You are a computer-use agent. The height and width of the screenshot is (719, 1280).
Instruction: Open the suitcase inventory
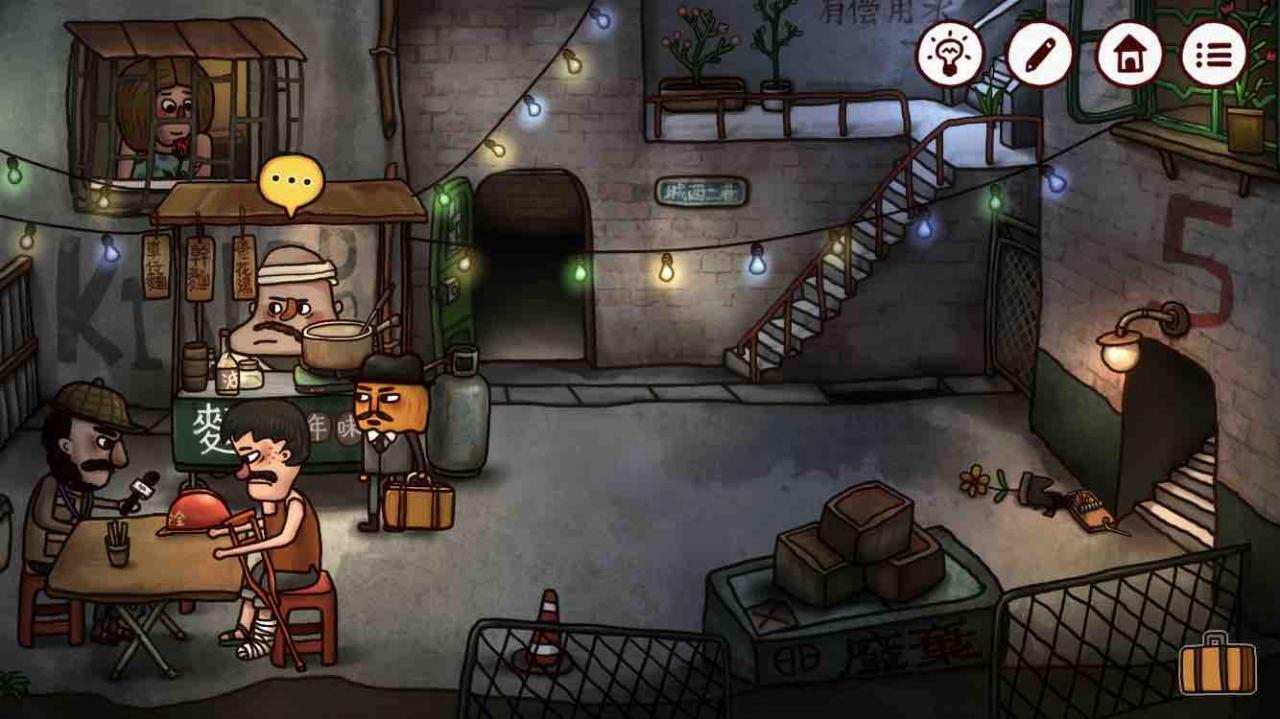(x=1217, y=666)
